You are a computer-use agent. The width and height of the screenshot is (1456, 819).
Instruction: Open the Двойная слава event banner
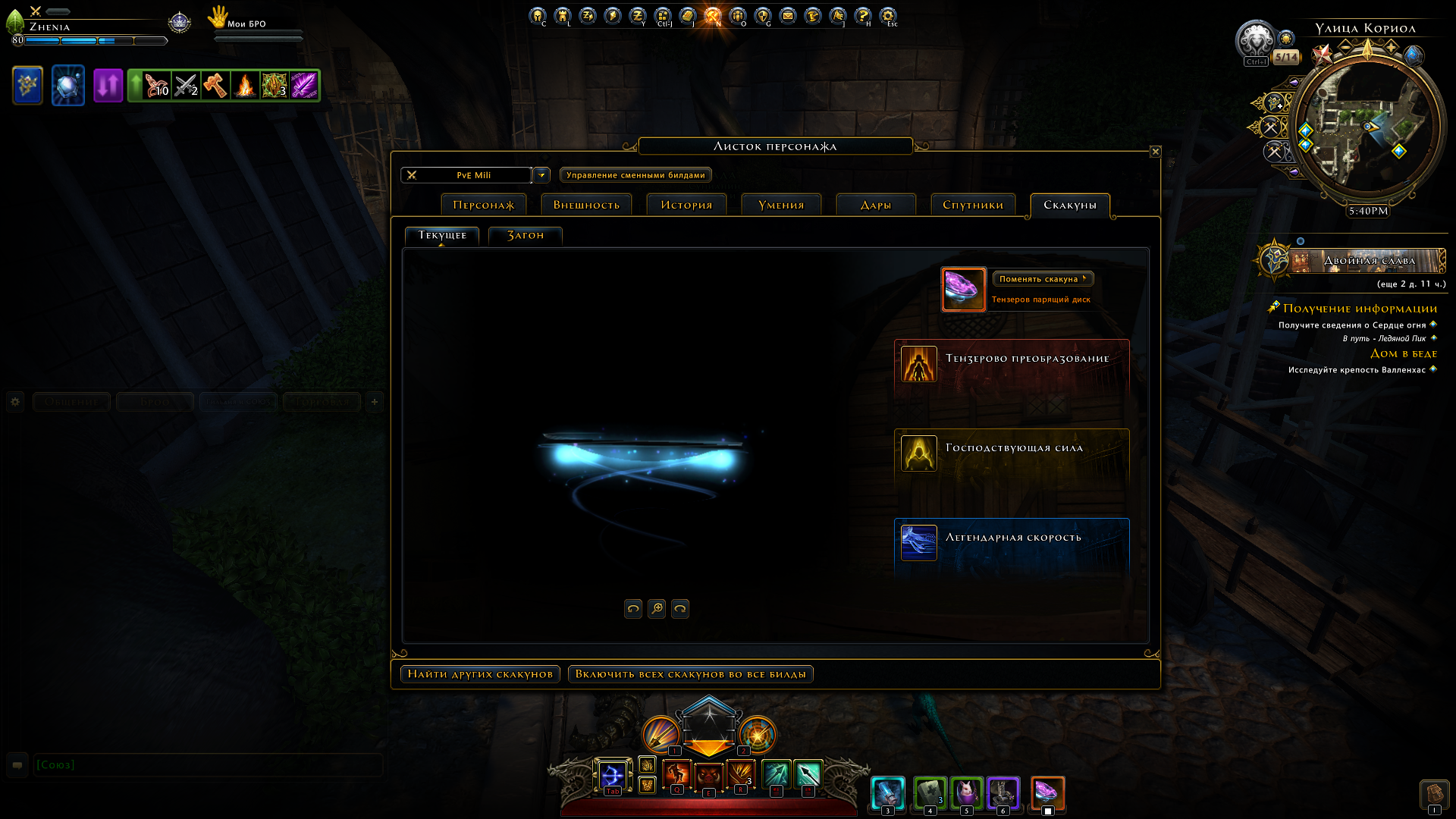point(1368,261)
